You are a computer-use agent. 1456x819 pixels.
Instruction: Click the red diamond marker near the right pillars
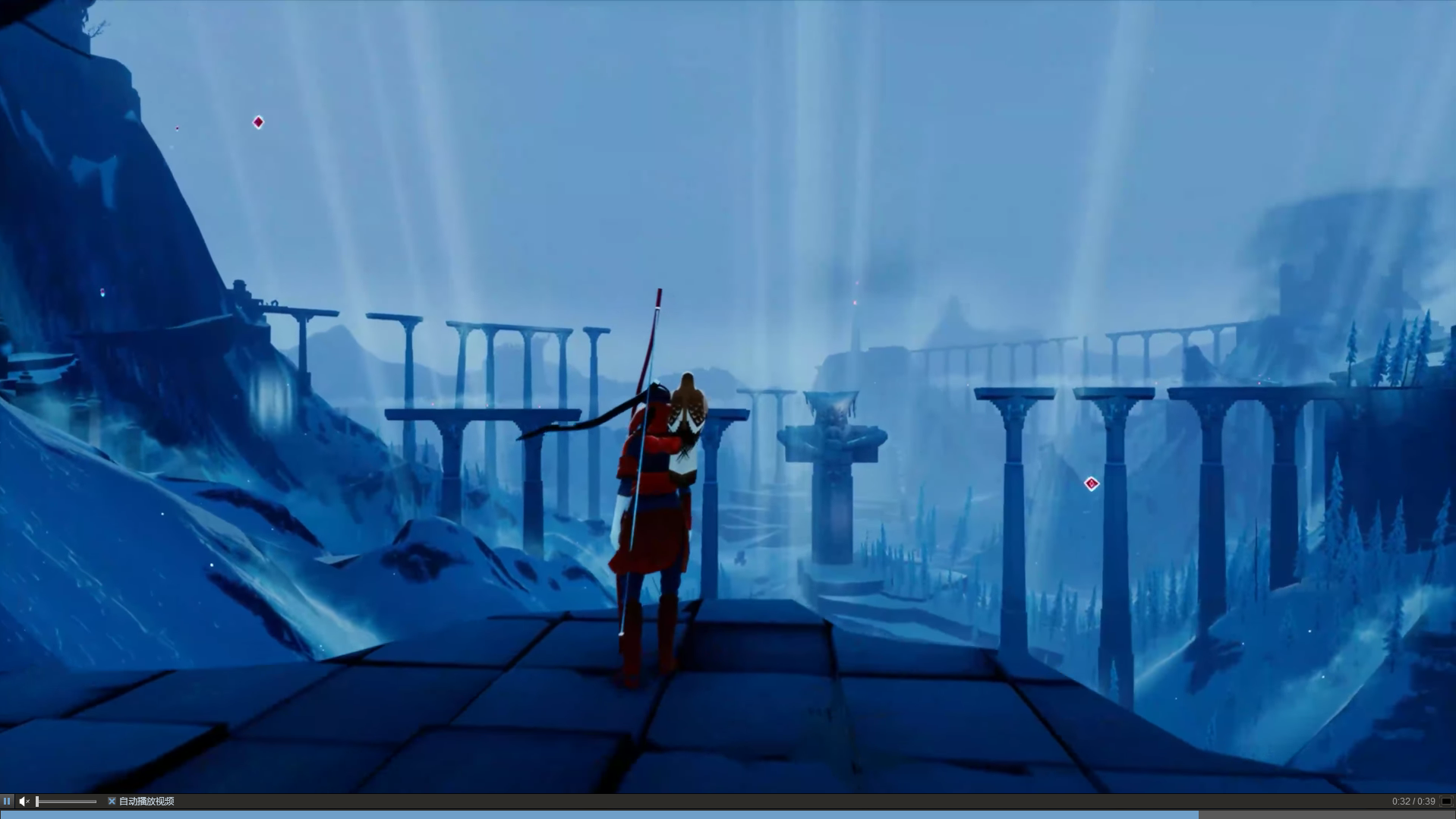[x=1090, y=484]
